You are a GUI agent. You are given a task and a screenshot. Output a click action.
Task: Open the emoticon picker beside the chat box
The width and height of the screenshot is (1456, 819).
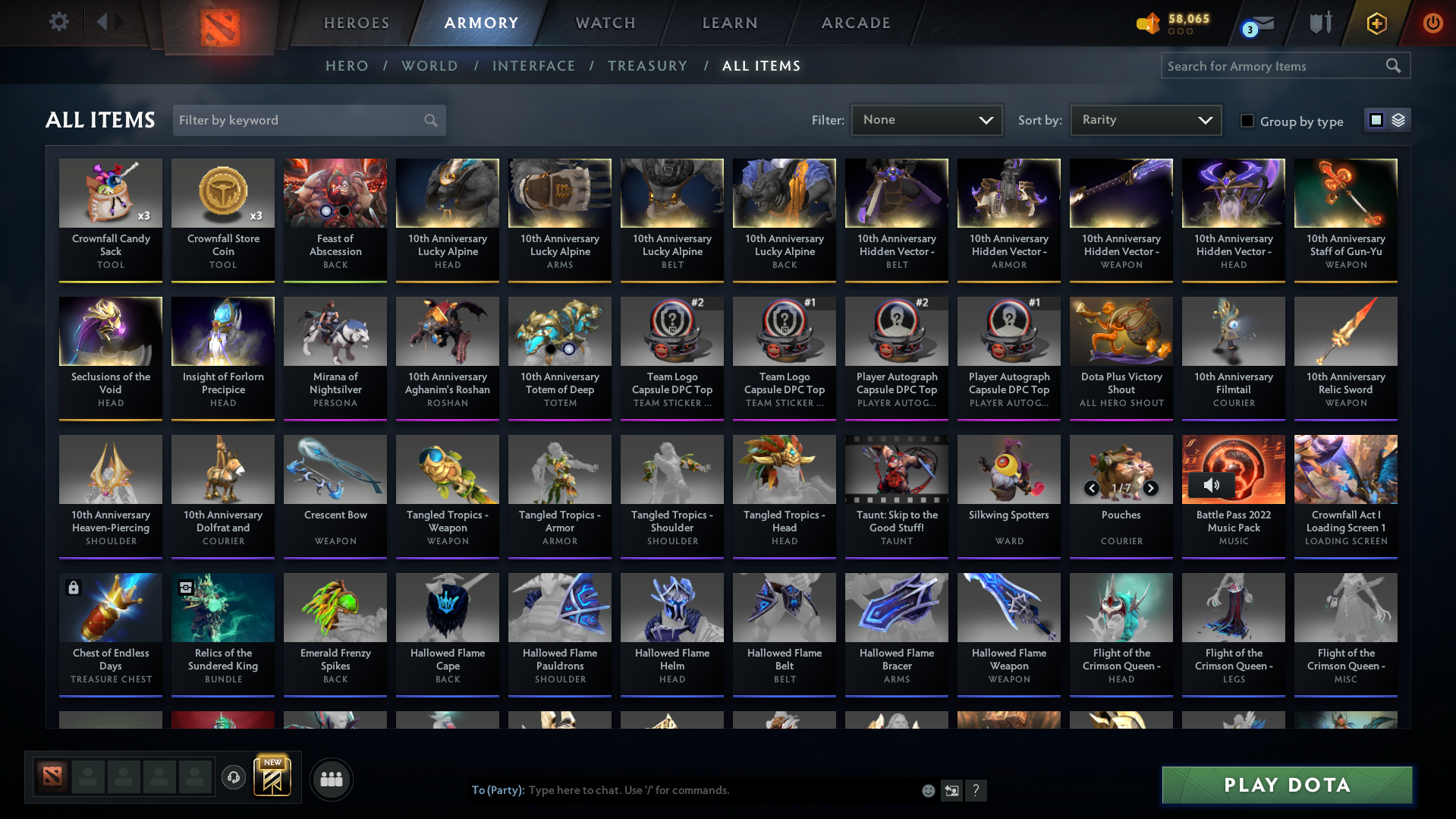[x=928, y=790]
